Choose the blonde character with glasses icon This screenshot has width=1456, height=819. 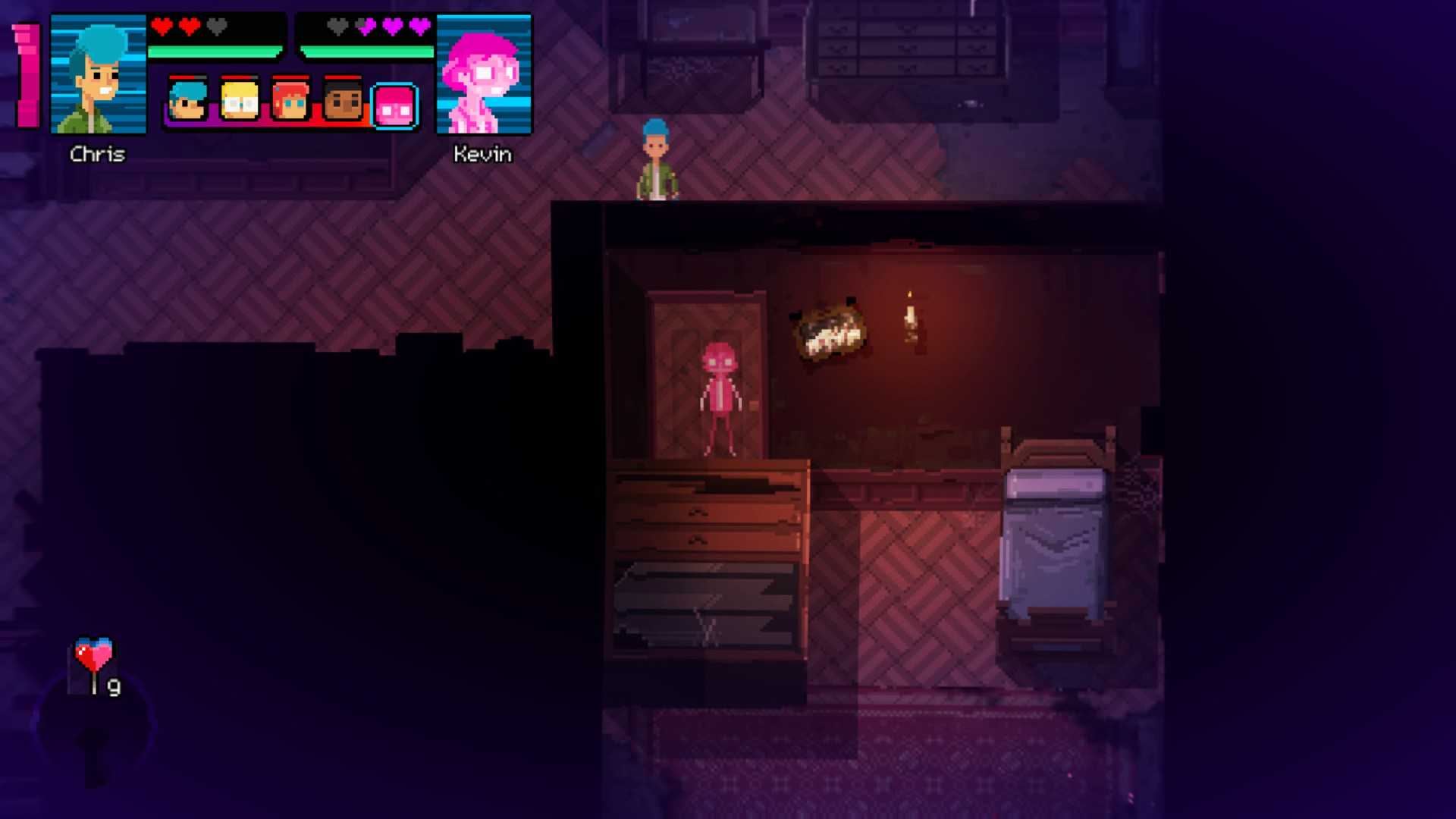point(239,101)
